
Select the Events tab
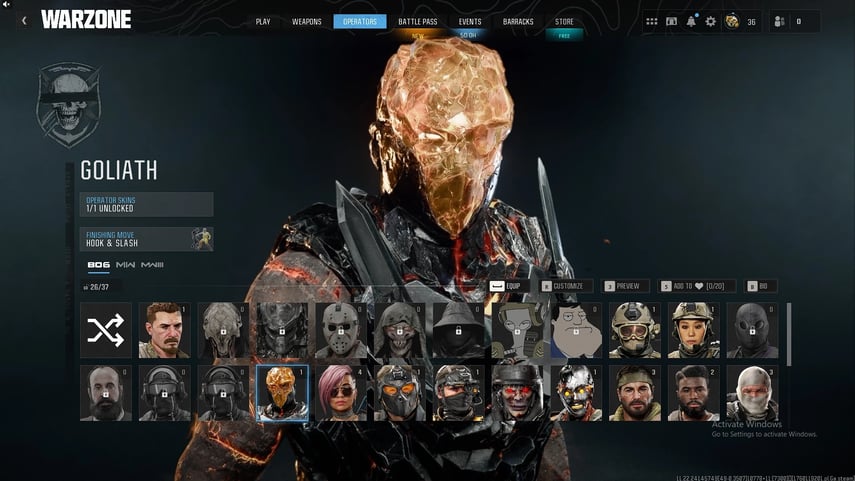[469, 21]
